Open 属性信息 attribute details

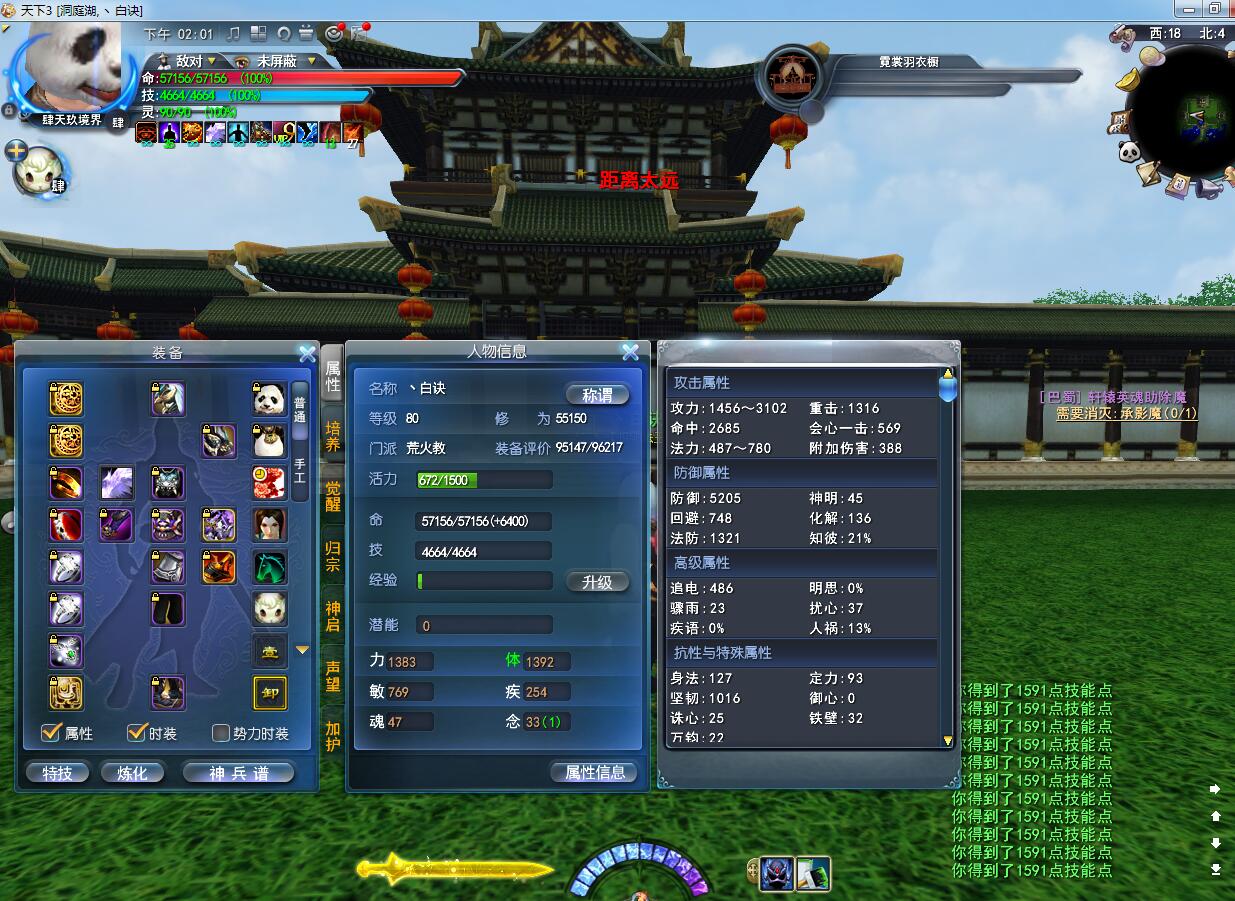[x=594, y=772]
